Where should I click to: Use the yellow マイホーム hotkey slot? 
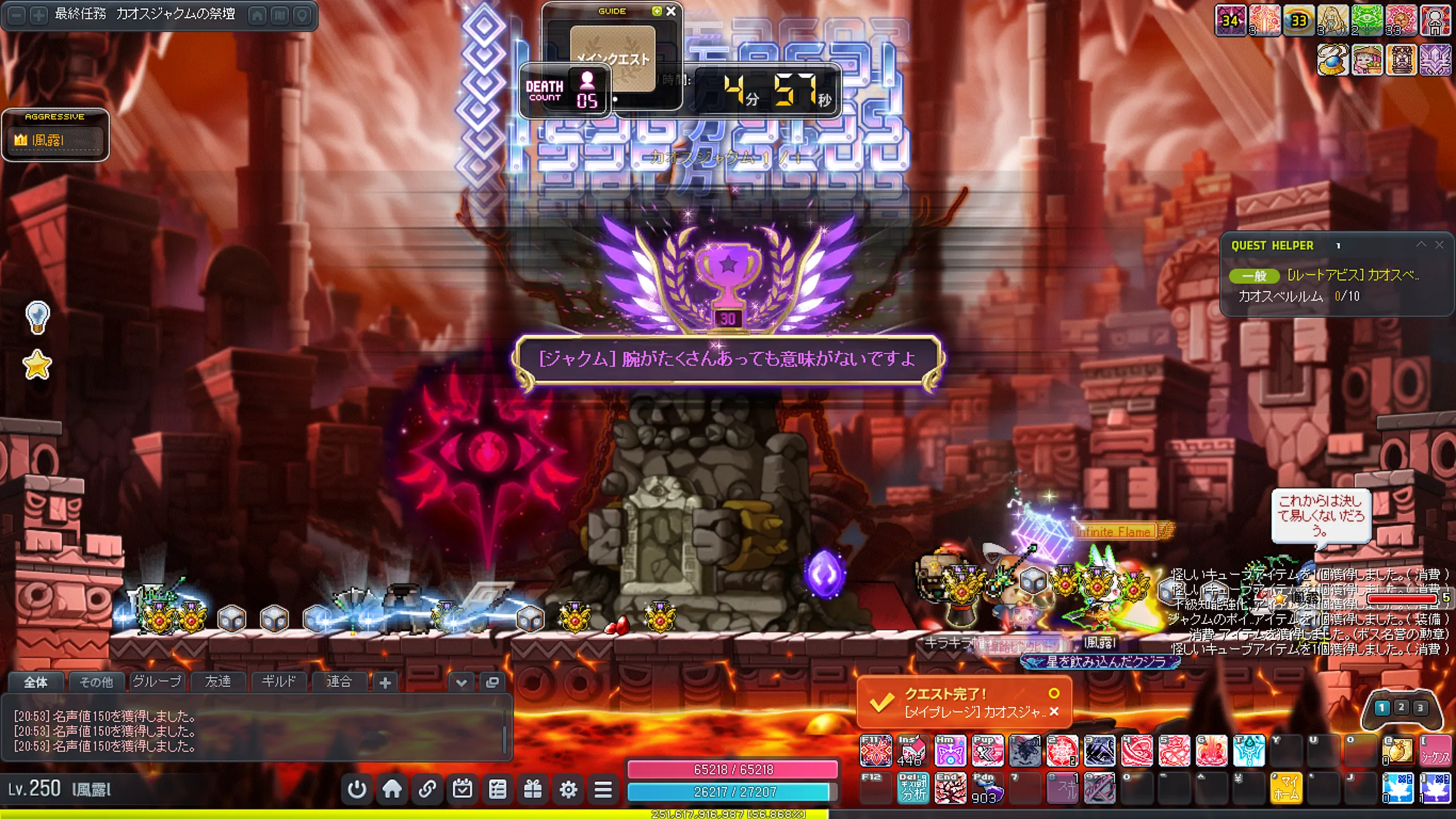point(1287,788)
